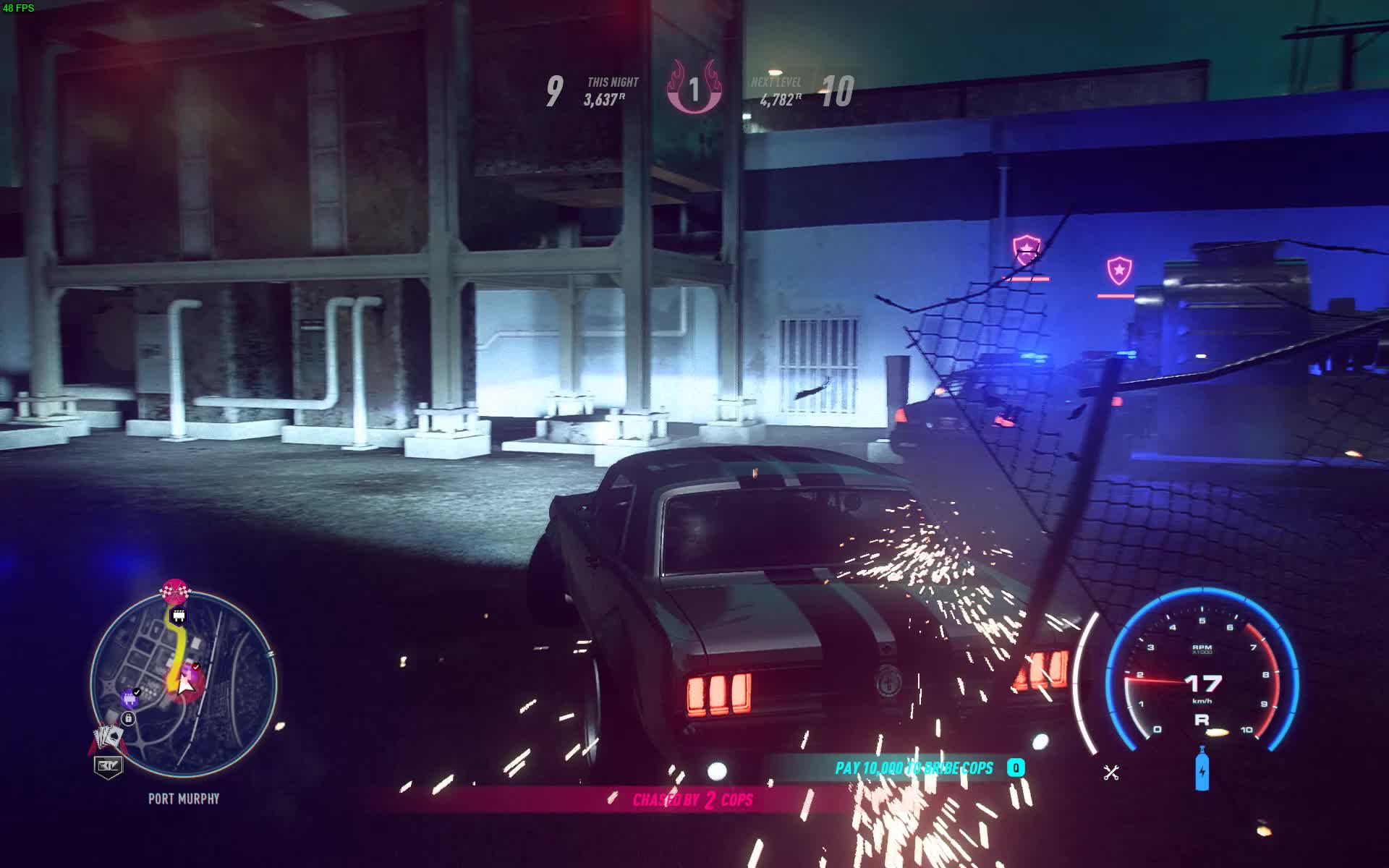Viewport: 1389px width, 868px height.
Task: Select the playing cards collectible icon beside minimap
Action: pos(107,736)
